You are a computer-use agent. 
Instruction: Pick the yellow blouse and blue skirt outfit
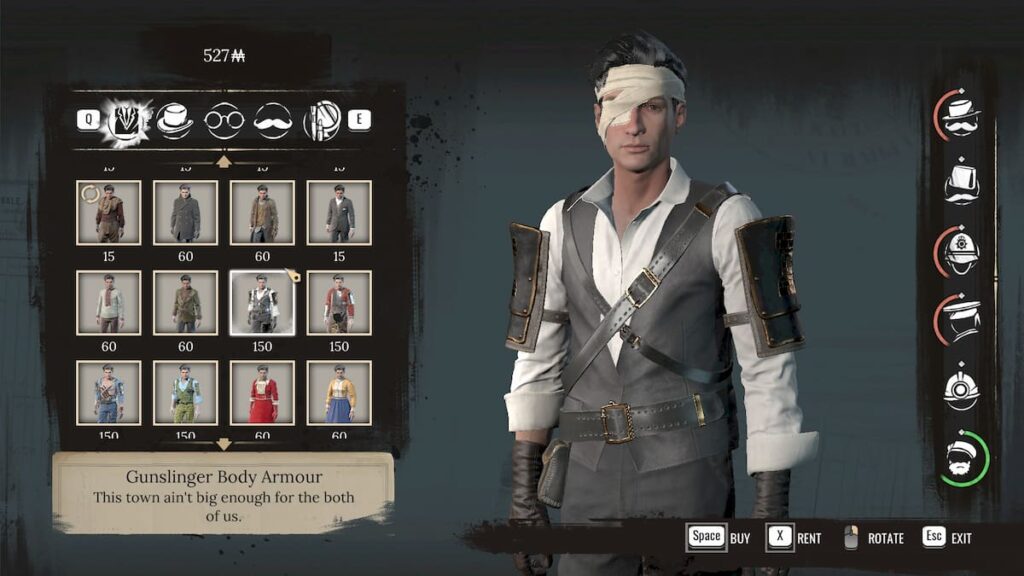point(339,392)
